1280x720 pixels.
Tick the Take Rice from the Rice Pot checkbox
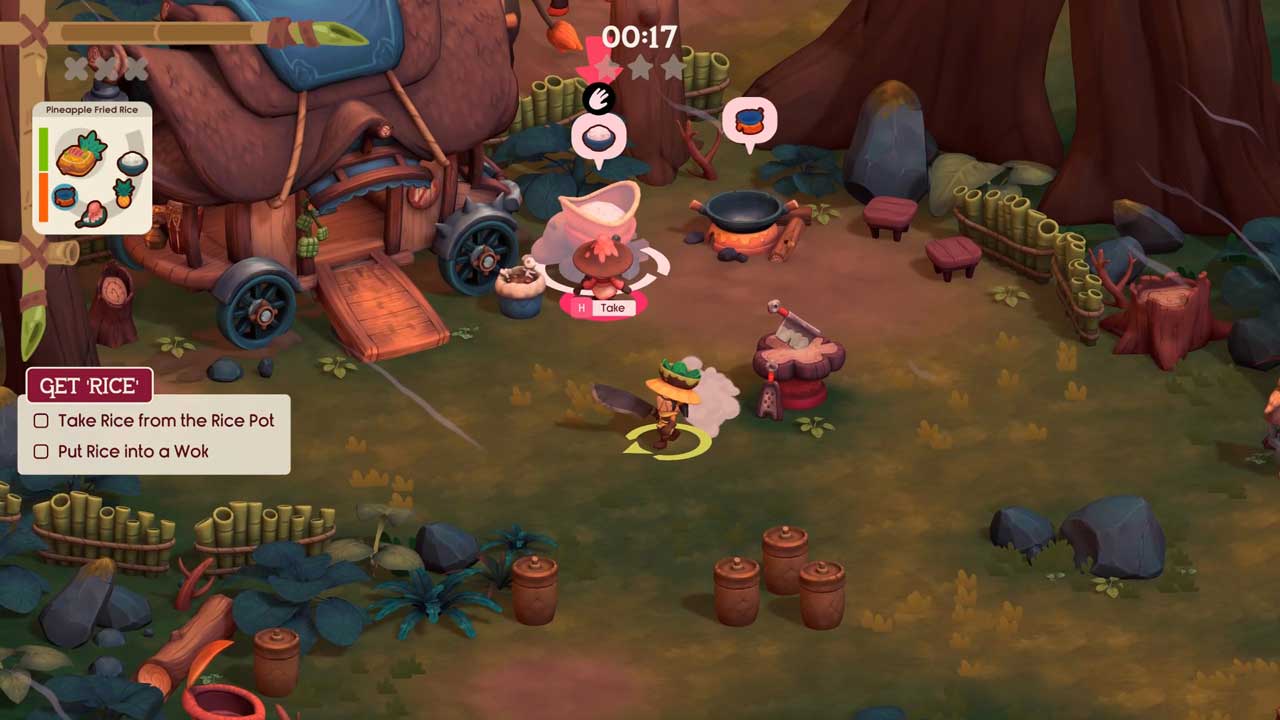(41, 421)
